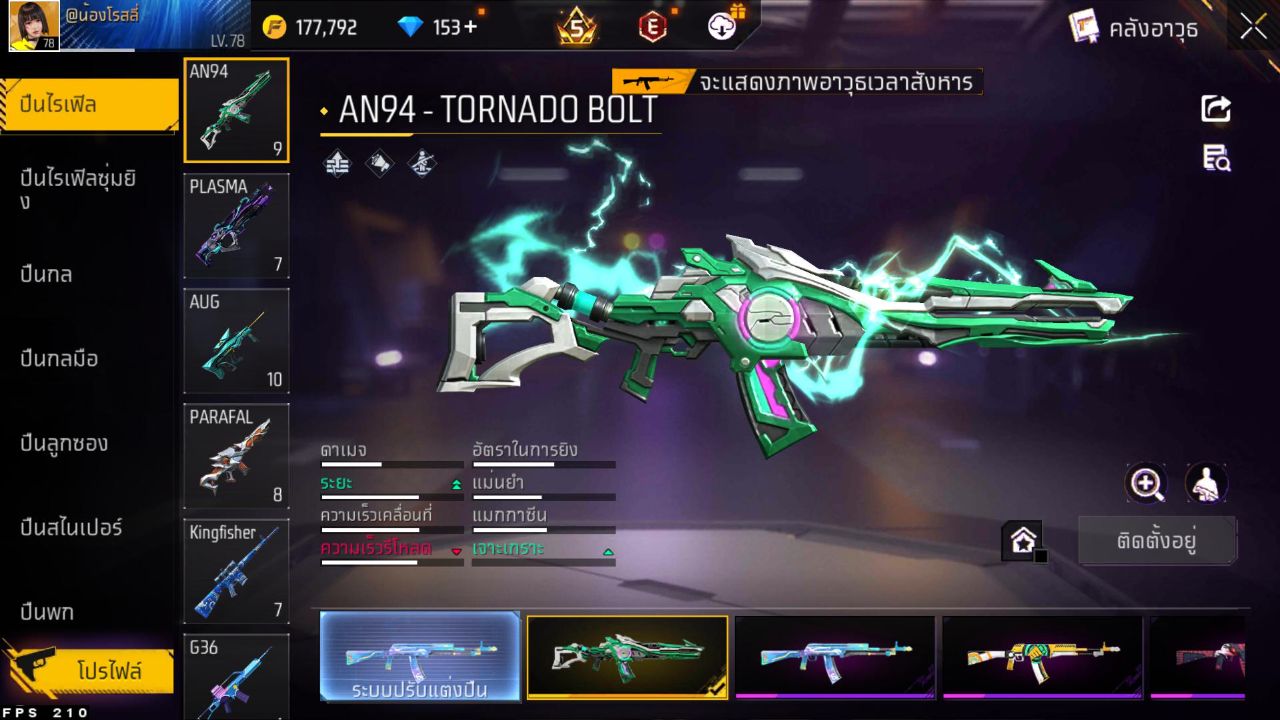Share the AN94 Tornado Bolt skin

1214,109
